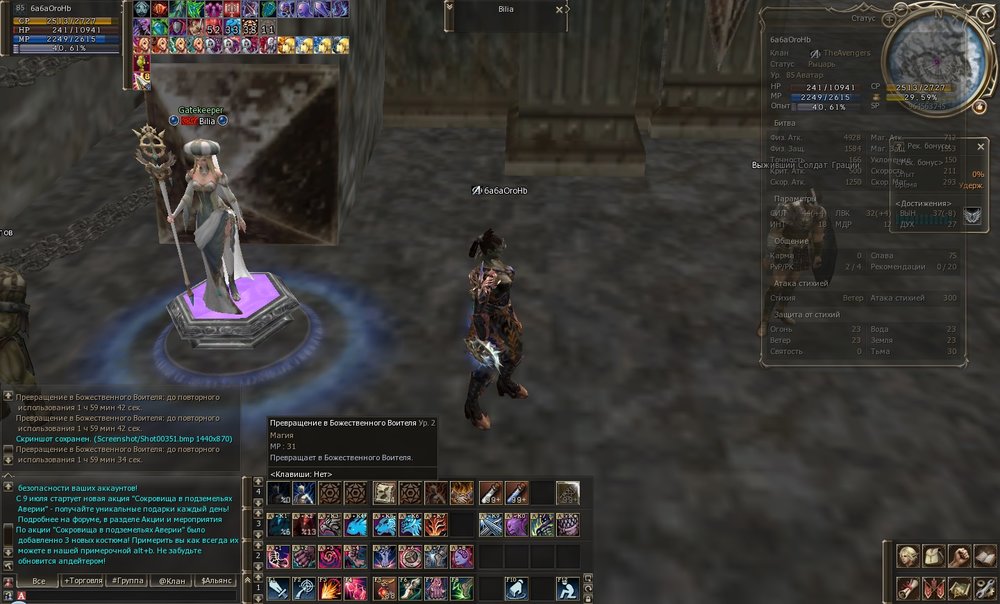Viewport: 1000px width, 604px height.
Task: Use the scroll item on bar 4
Action: (384, 493)
